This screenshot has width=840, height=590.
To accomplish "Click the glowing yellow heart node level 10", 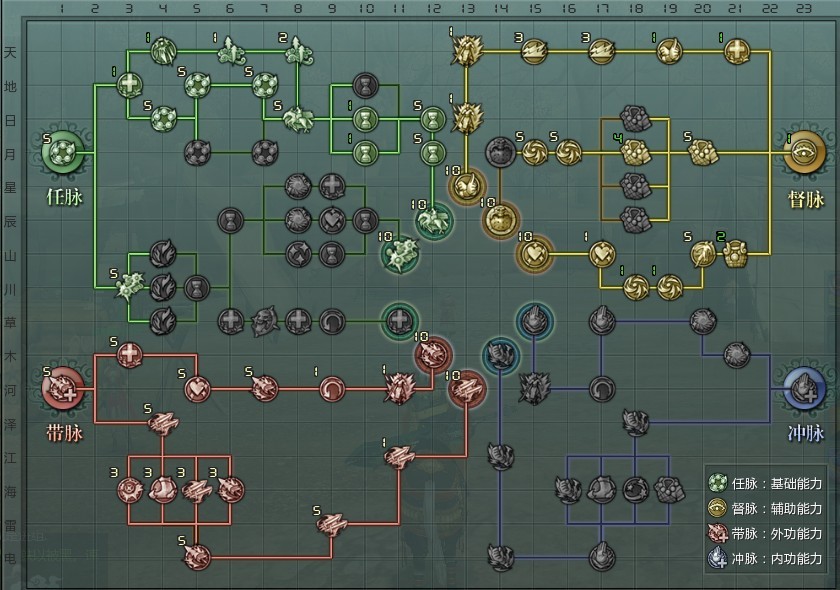I will (x=533, y=253).
